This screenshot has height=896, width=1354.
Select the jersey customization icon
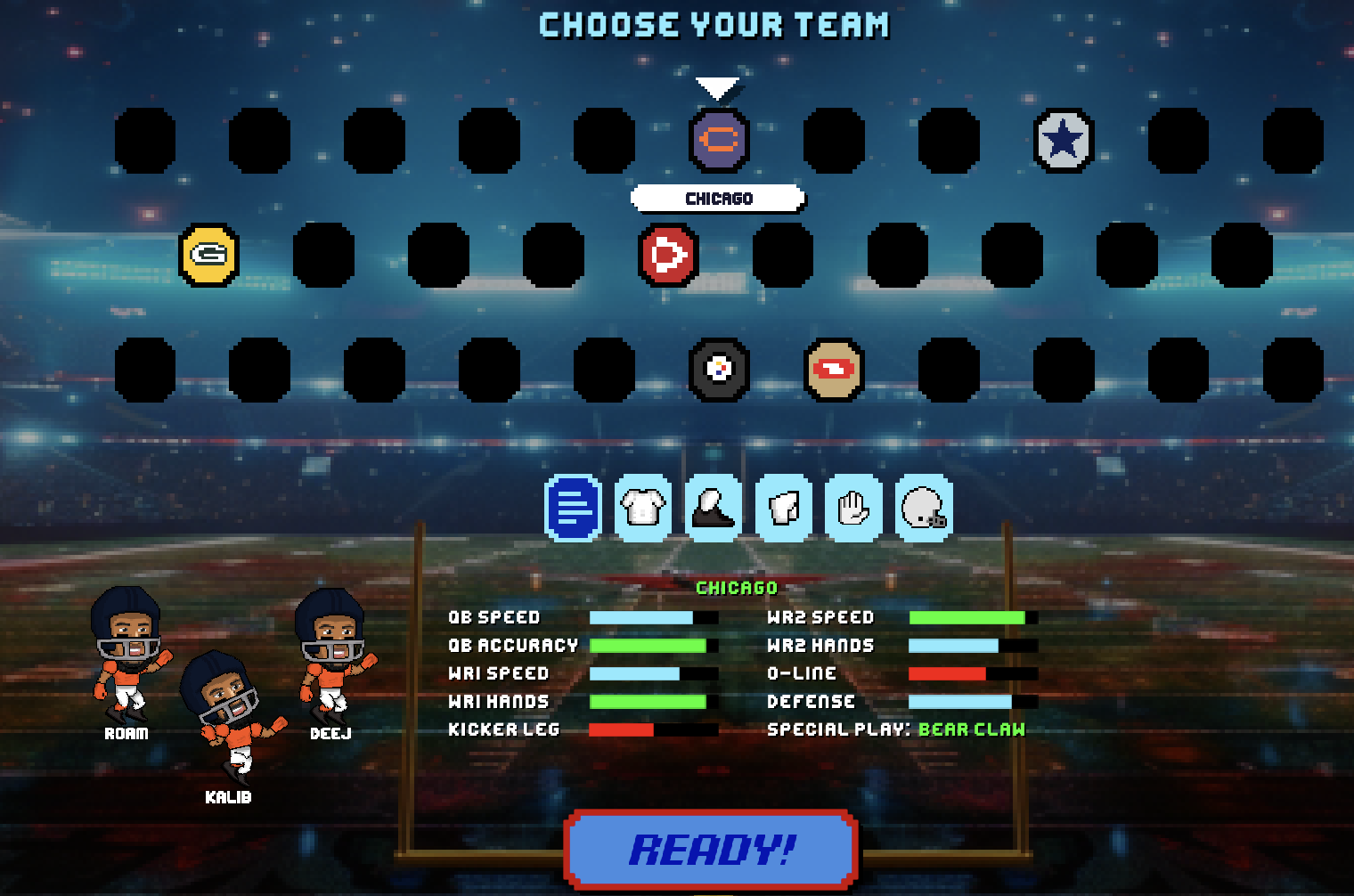click(x=644, y=508)
